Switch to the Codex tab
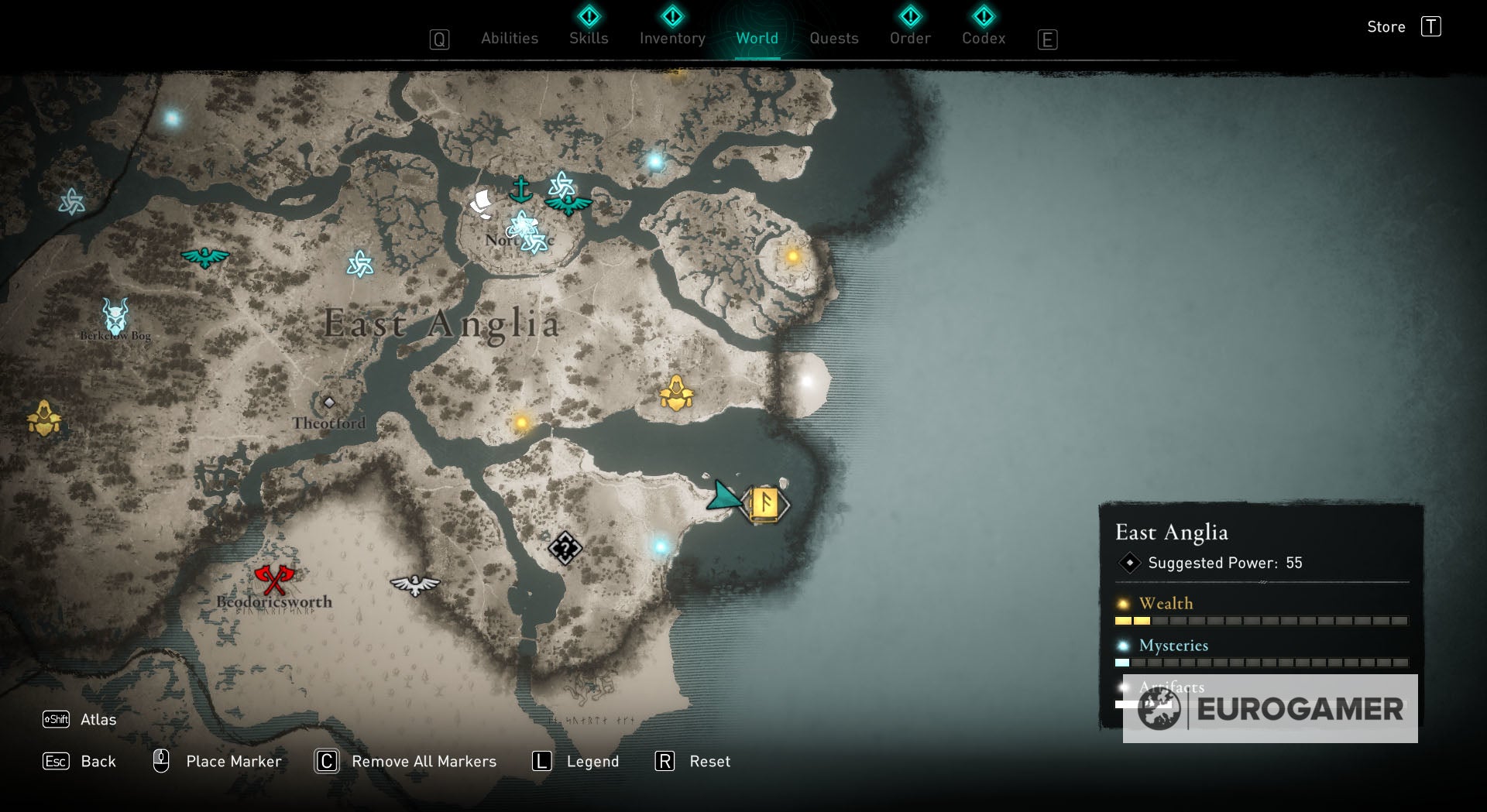Image resolution: width=1487 pixels, height=812 pixels. coord(984,38)
